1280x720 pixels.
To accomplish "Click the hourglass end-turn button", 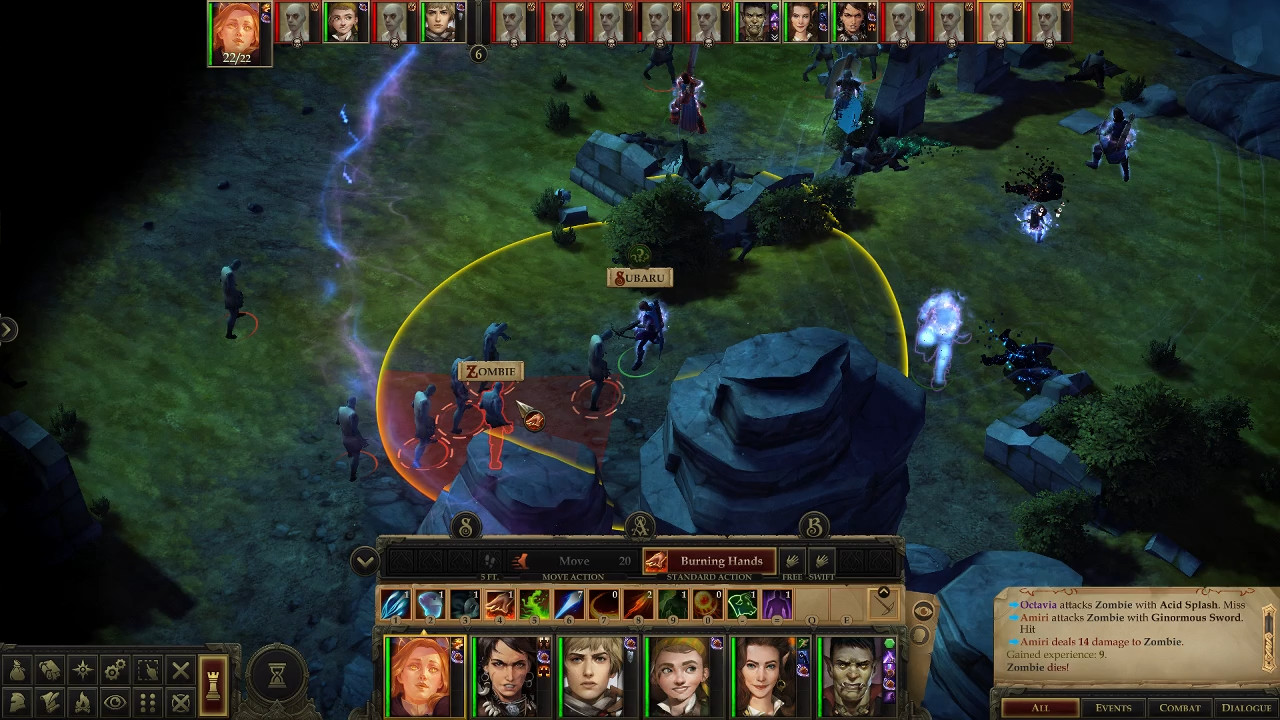I will click(x=277, y=677).
